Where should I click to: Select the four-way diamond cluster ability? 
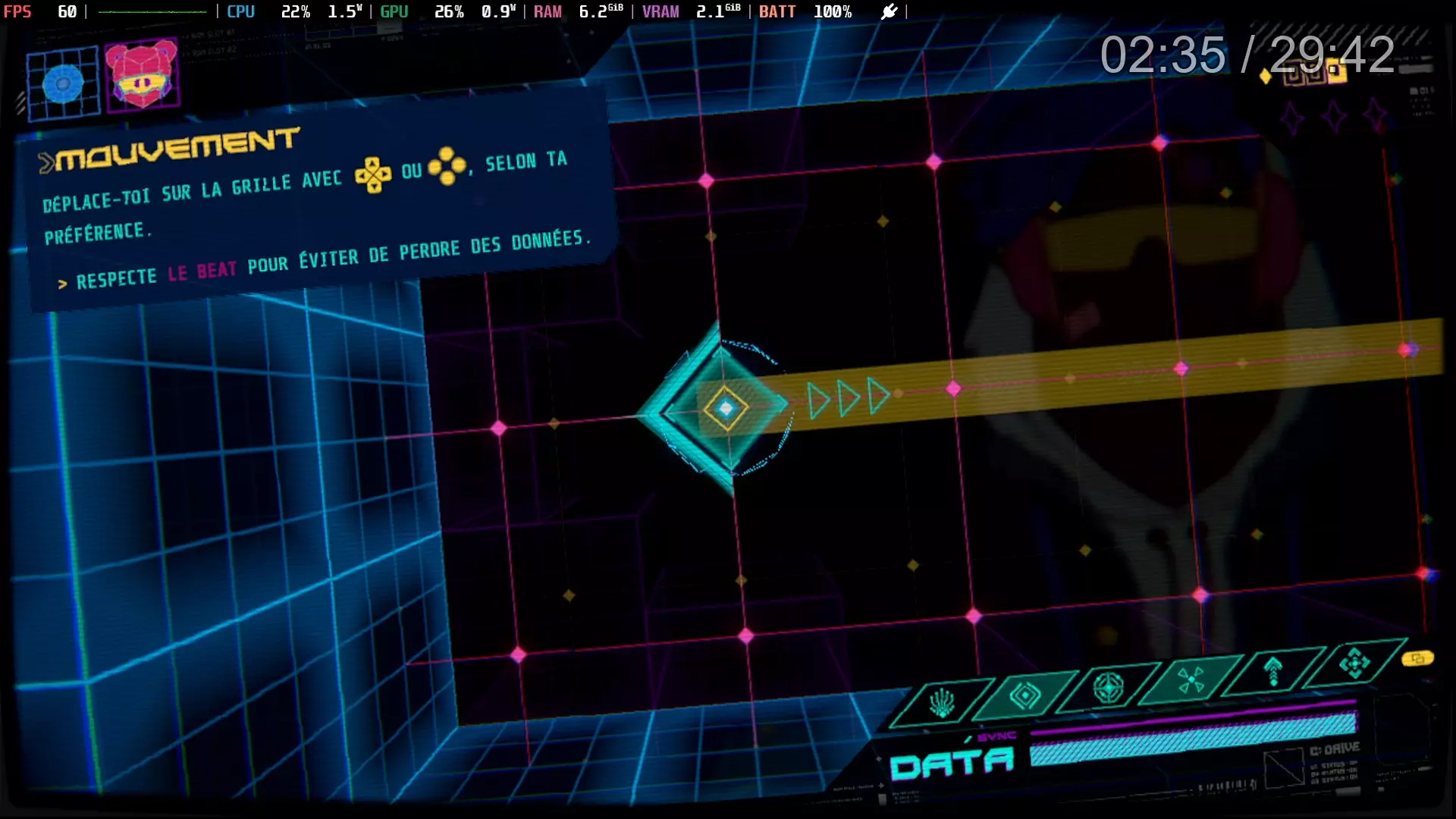pyautogui.click(x=1354, y=664)
